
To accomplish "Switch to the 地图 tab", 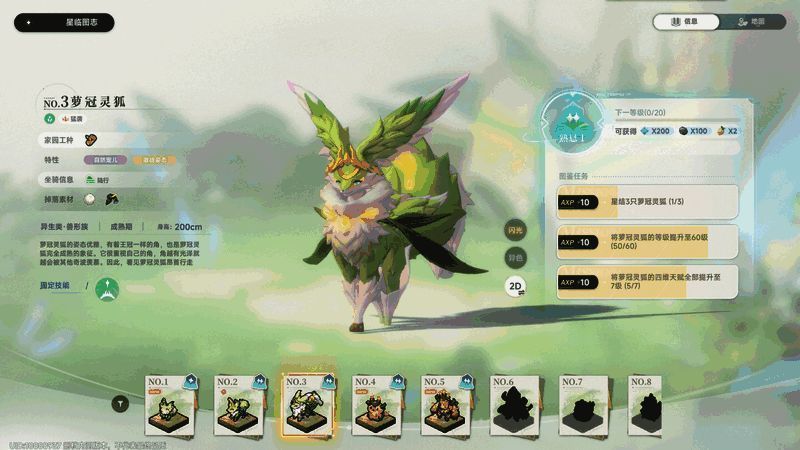I will (x=749, y=22).
